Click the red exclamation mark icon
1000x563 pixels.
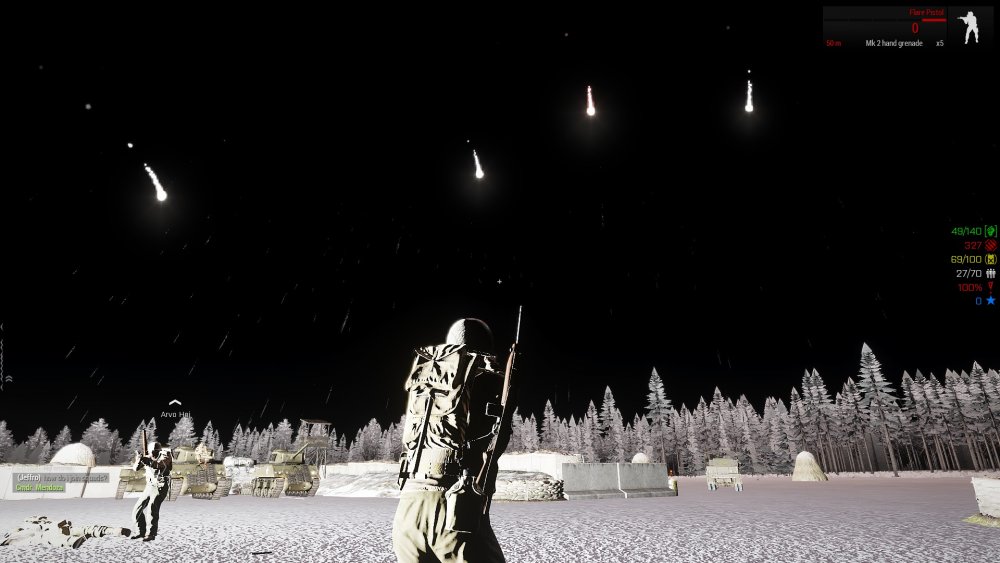pyautogui.click(x=991, y=287)
